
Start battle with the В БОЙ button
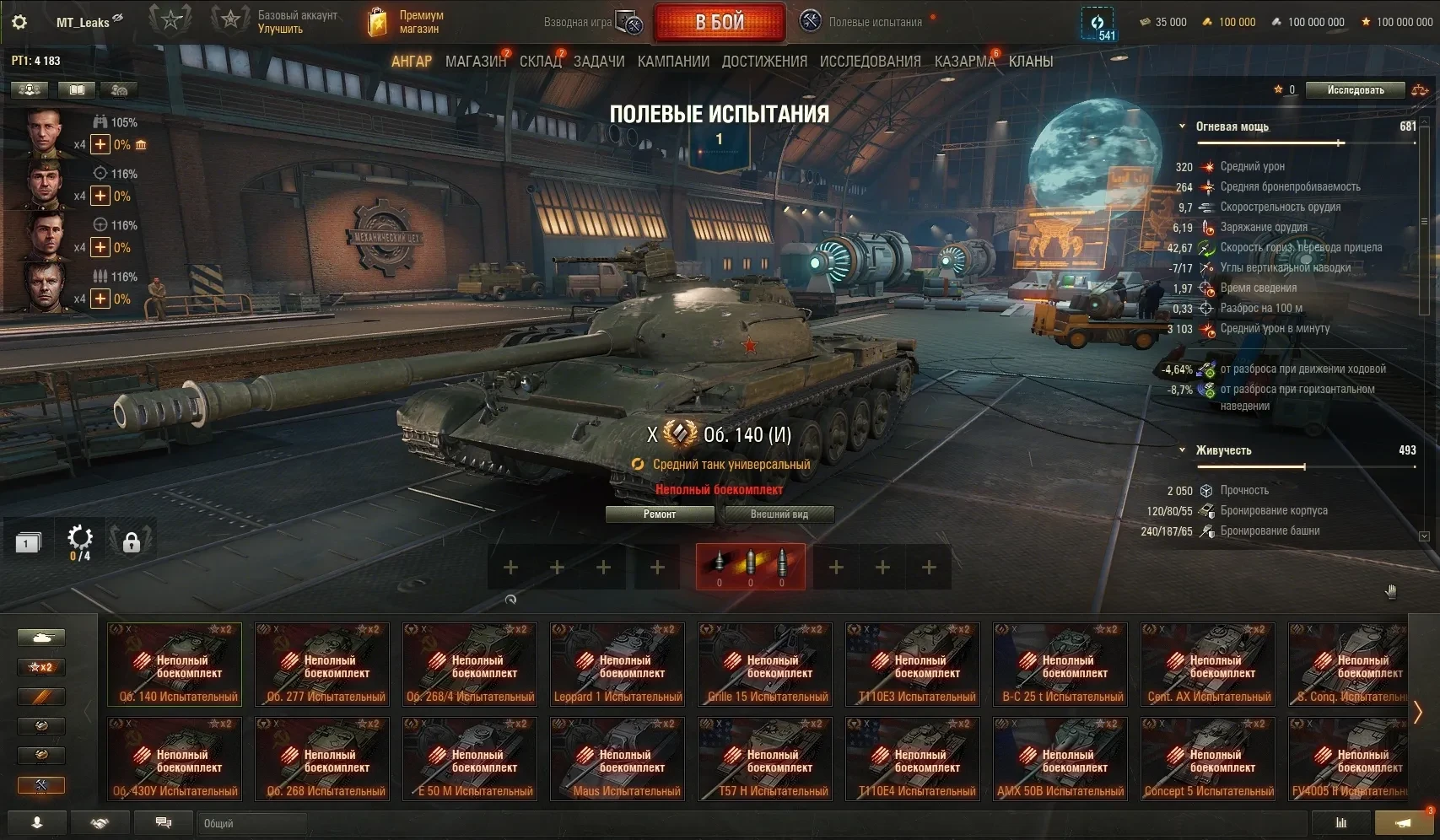pyautogui.click(x=719, y=23)
